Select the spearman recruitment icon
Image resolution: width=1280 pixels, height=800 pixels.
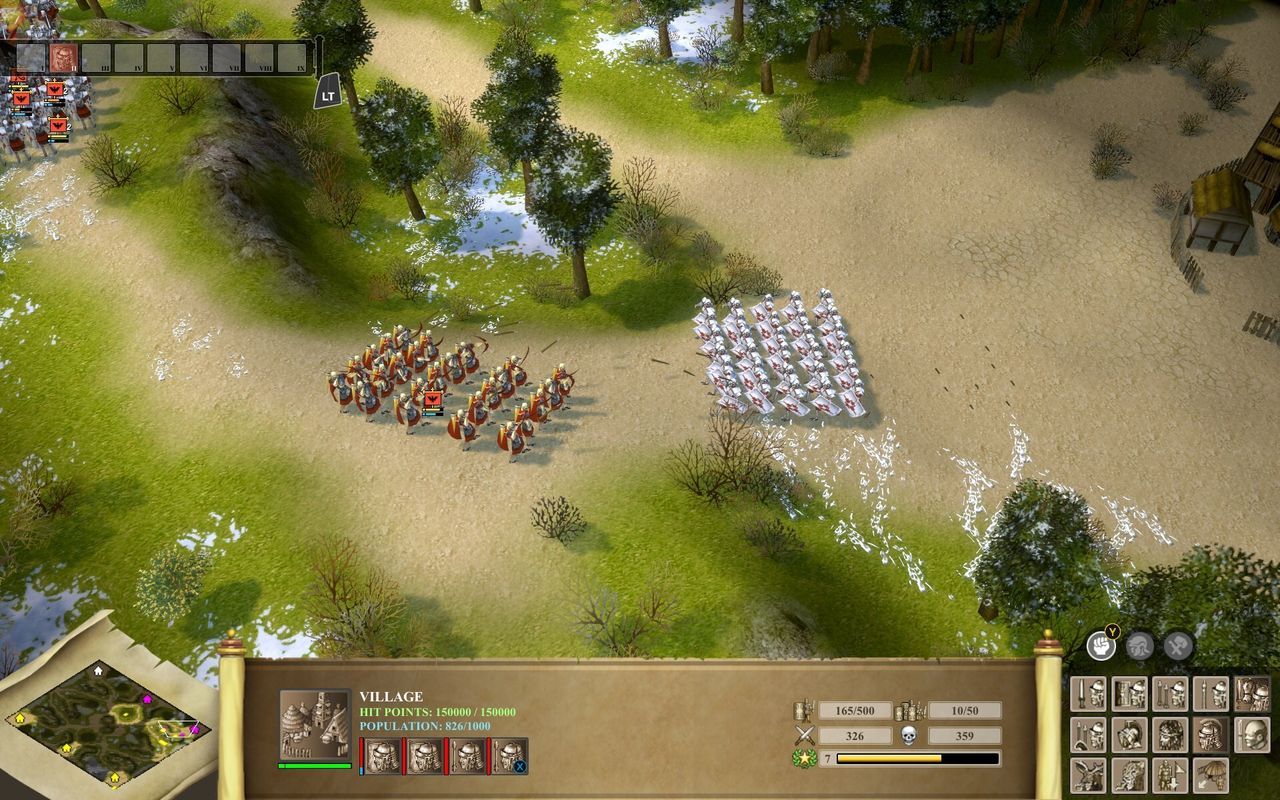(x=1211, y=693)
